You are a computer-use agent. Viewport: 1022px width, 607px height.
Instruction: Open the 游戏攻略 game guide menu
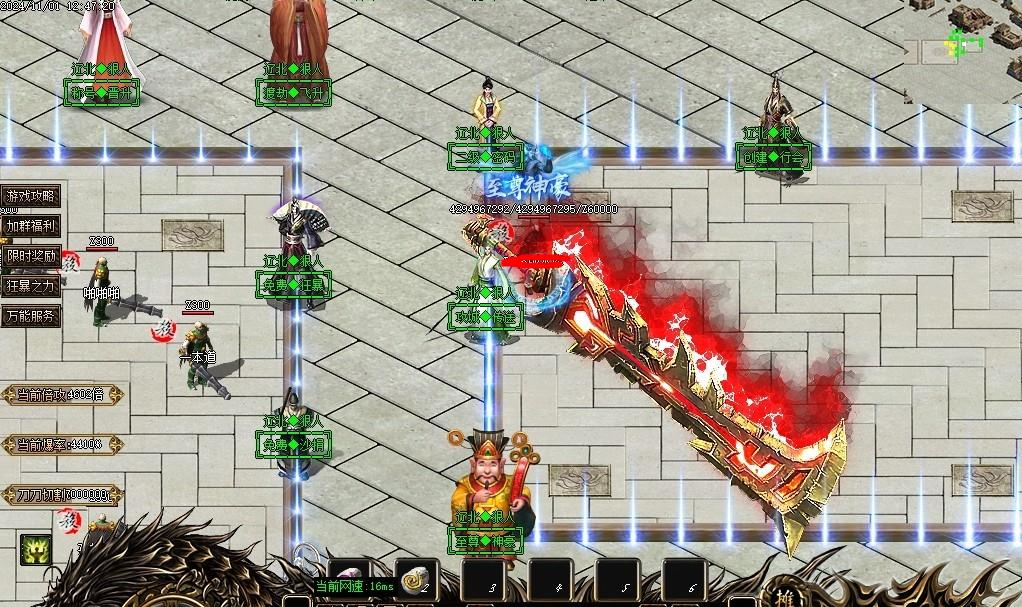30,196
